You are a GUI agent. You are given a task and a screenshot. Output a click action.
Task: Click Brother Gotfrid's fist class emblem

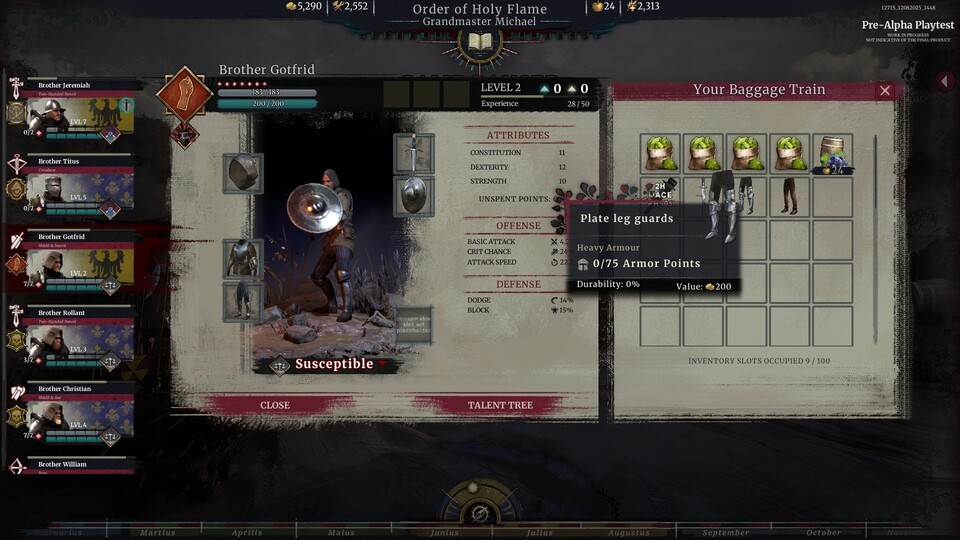[184, 95]
